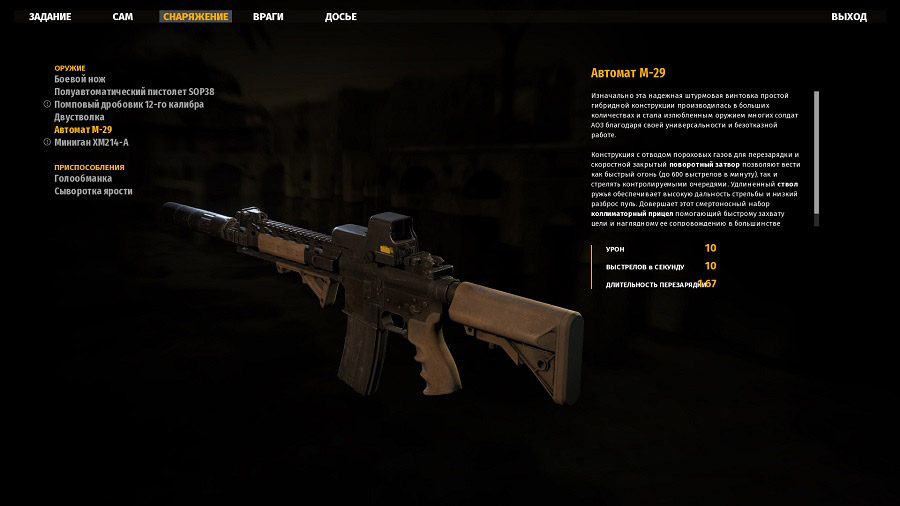Choose Миниган XM214-A entry
The image size is (900, 506).
pos(91,142)
